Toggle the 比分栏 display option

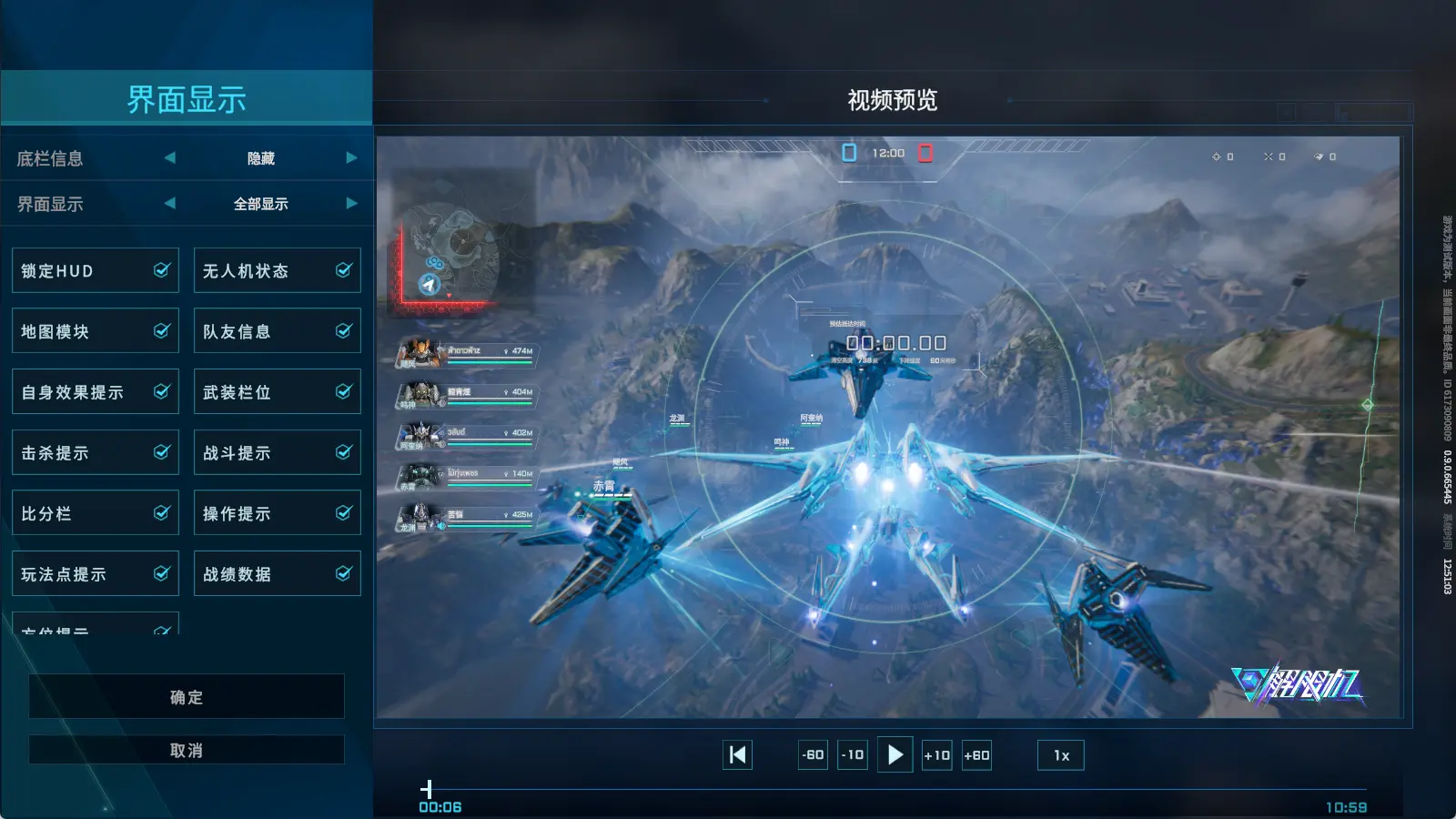click(162, 513)
